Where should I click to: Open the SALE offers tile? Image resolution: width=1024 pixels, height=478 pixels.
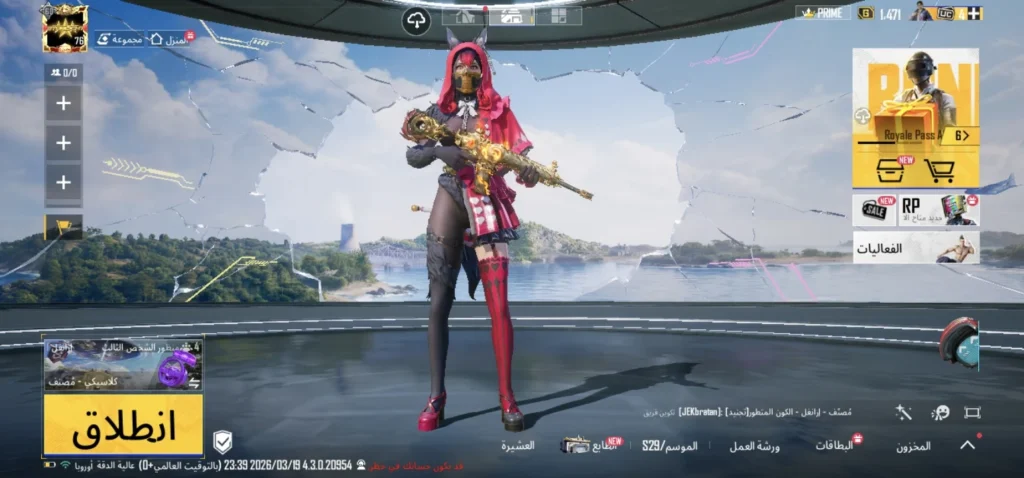pos(874,210)
